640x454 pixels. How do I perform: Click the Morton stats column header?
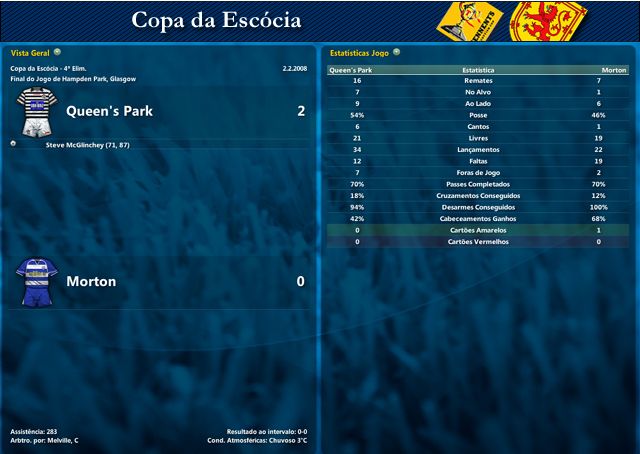613,70
